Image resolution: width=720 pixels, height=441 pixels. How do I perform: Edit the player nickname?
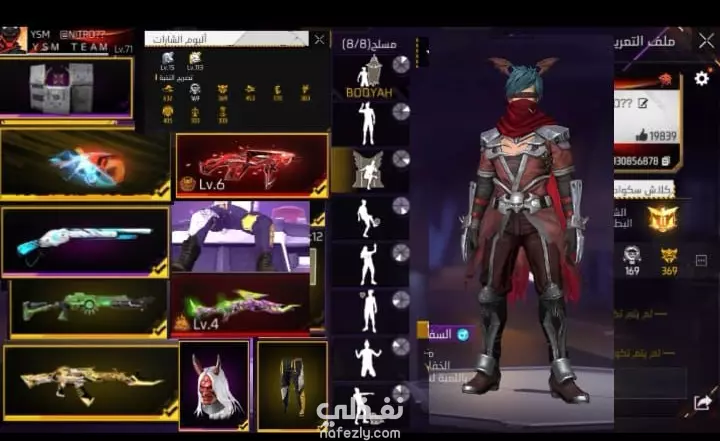(643, 103)
